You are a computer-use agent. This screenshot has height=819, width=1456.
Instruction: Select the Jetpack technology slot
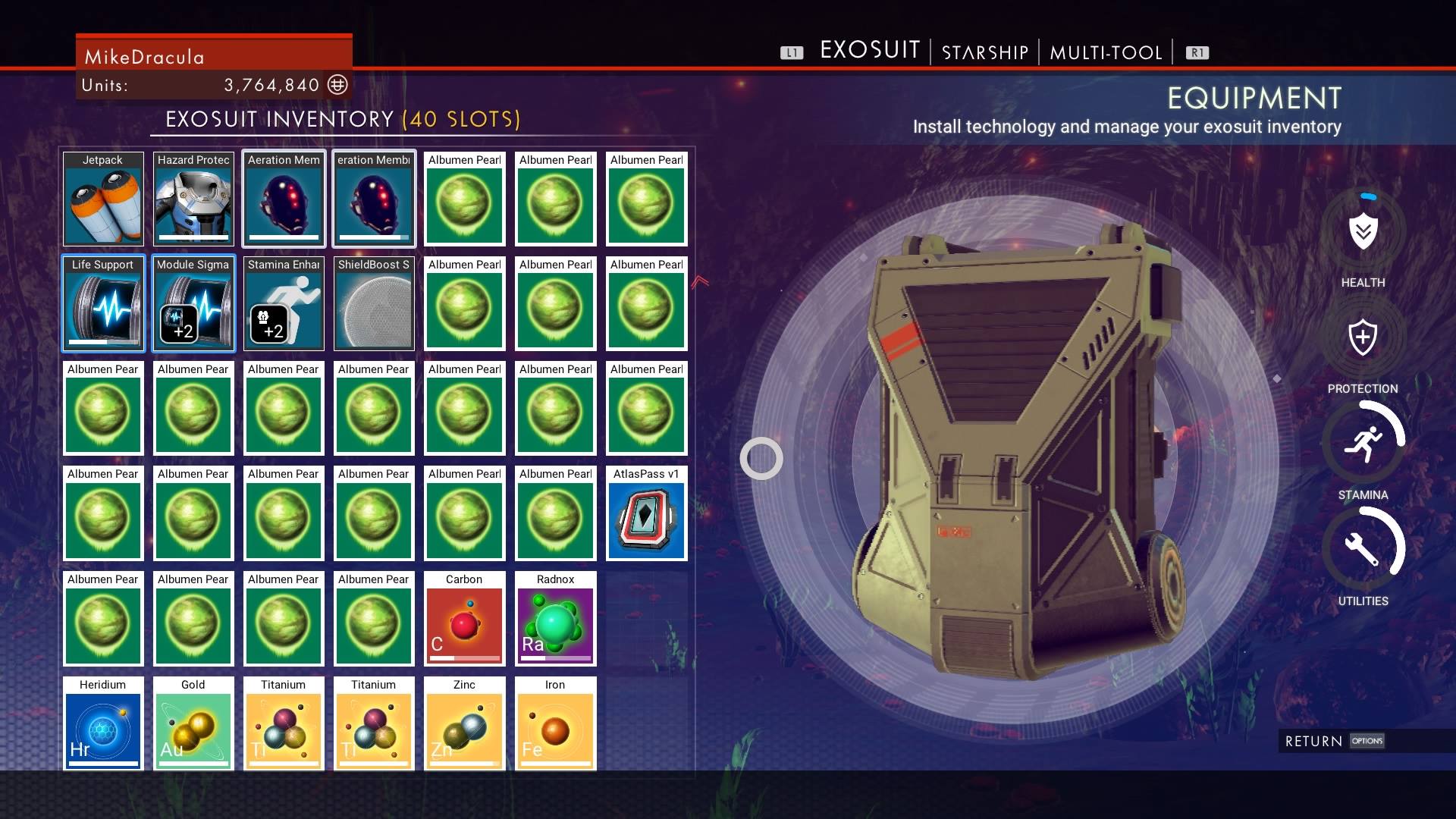click(103, 199)
